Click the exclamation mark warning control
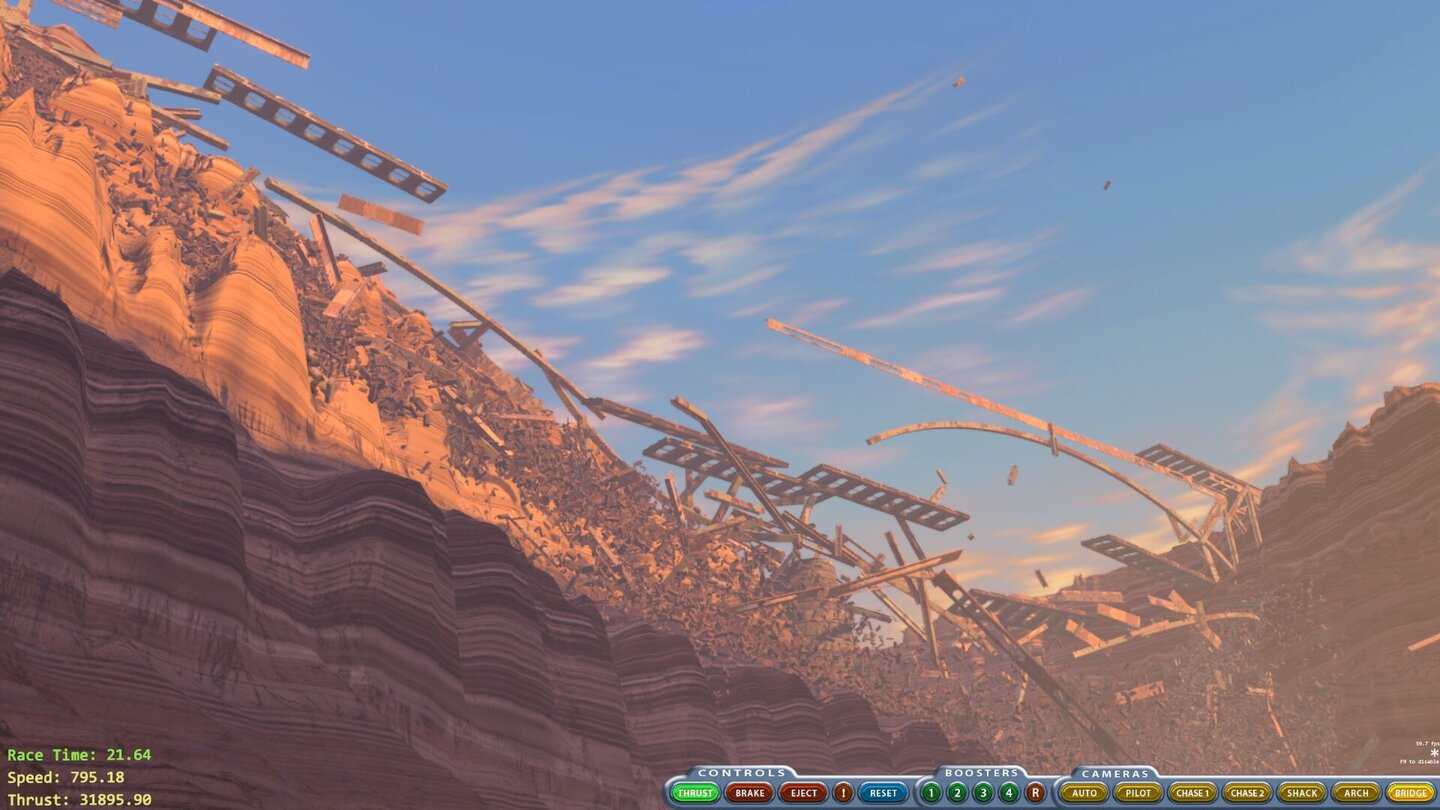This screenshot has height=810, width=1440. (x=844, y=793)
